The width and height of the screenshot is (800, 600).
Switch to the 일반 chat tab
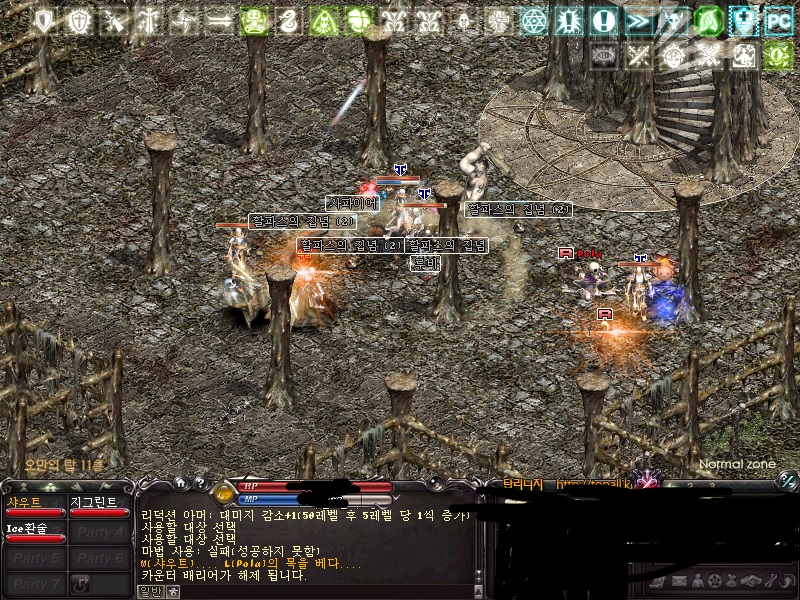149,591
